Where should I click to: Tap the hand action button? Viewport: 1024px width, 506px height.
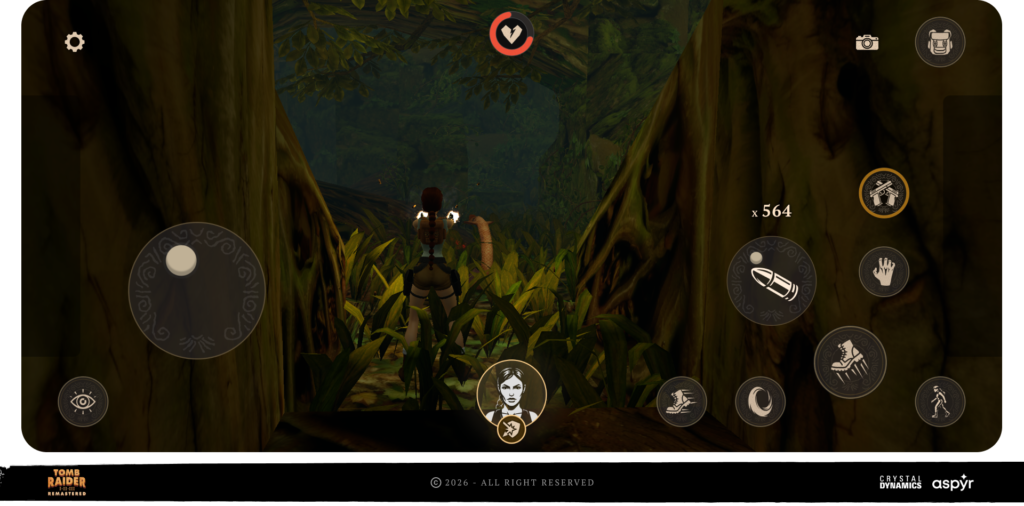[x=884, y=271]
